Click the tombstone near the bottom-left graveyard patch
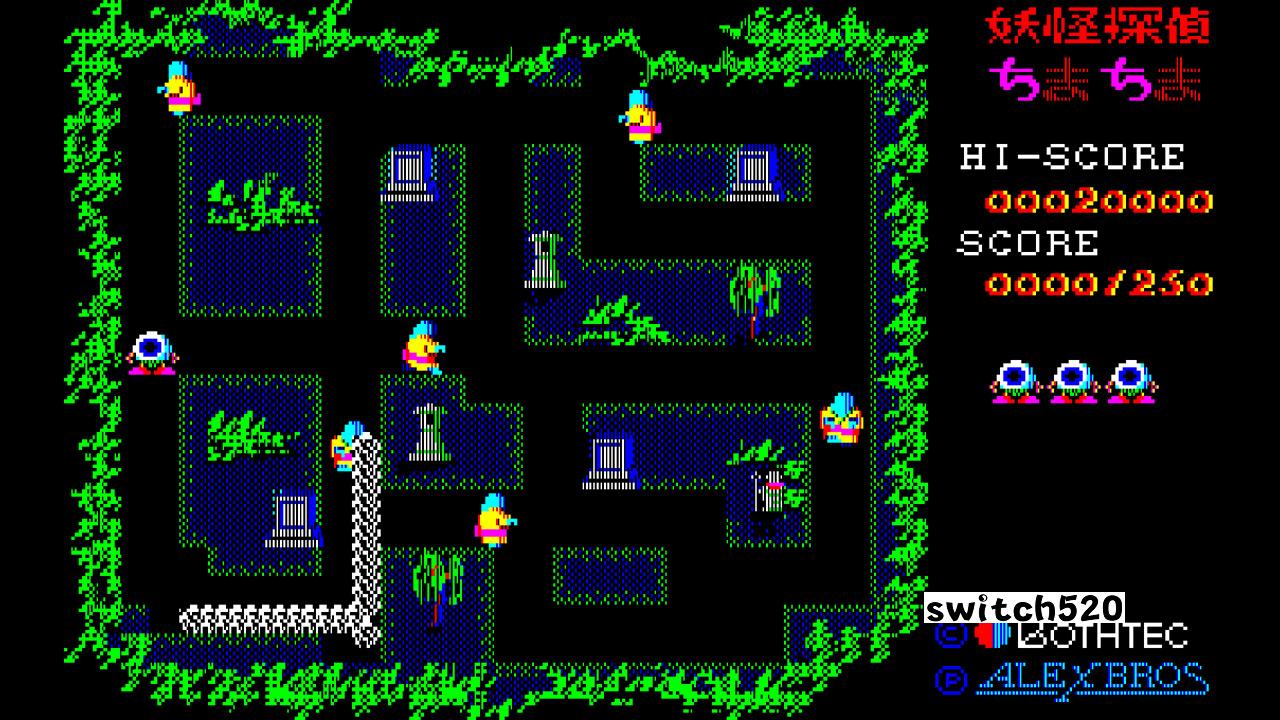 coord(289,515)
